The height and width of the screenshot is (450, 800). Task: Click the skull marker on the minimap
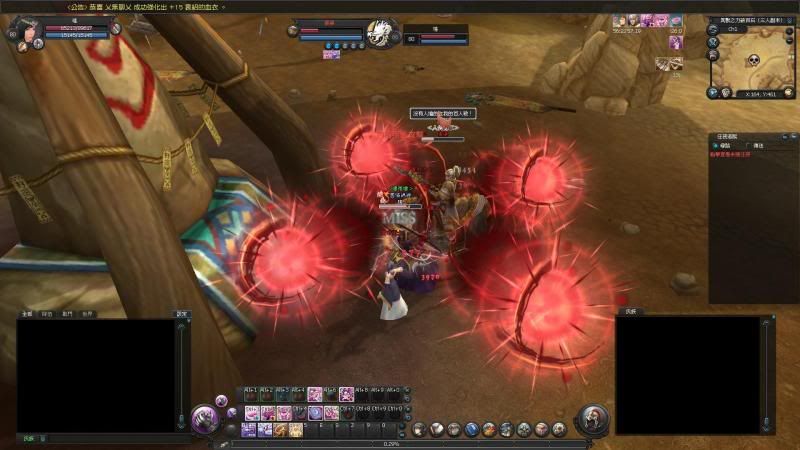click(755, 59)
